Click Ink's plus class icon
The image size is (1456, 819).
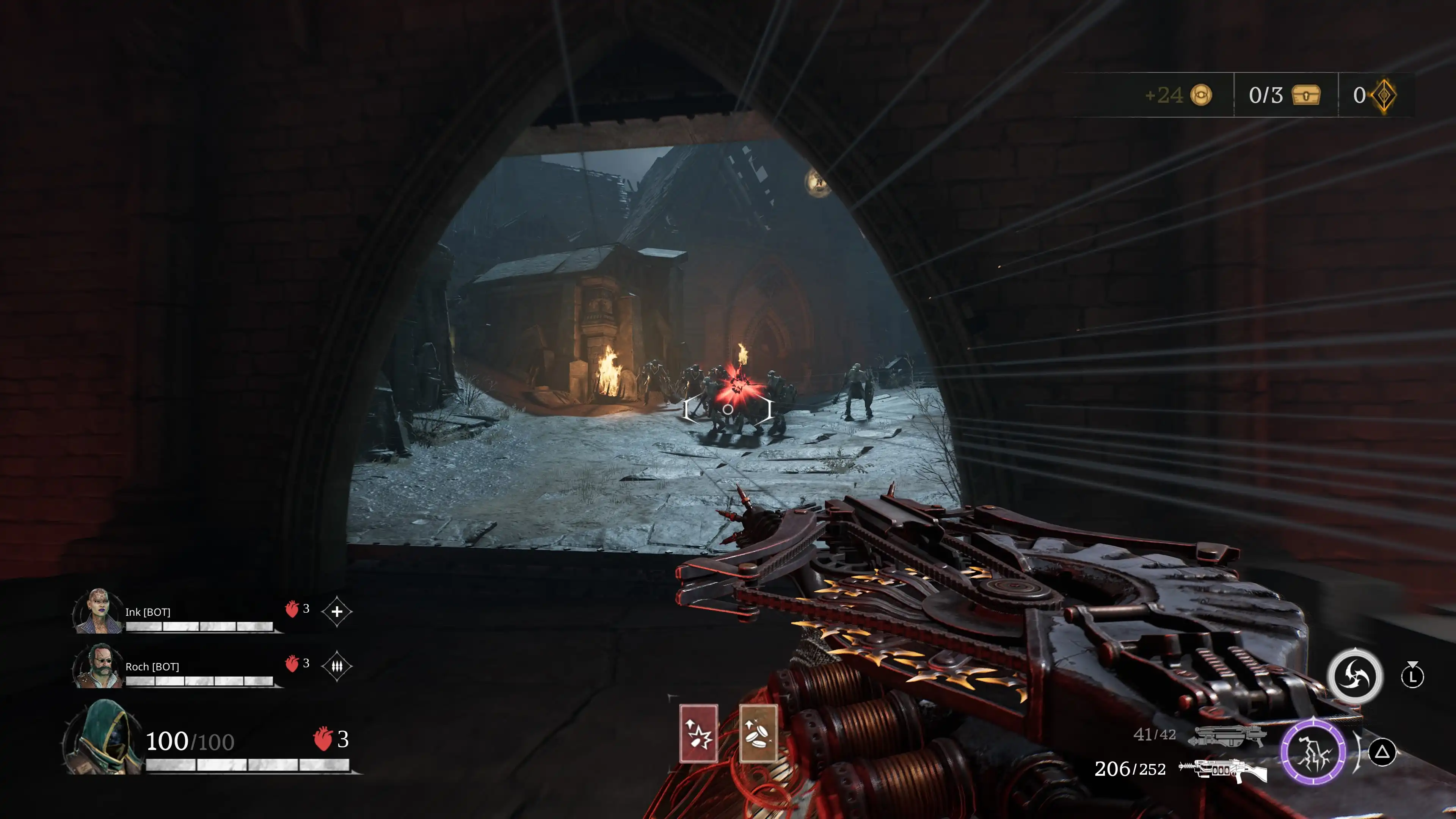pyautogui.click(x=337, y=611)
